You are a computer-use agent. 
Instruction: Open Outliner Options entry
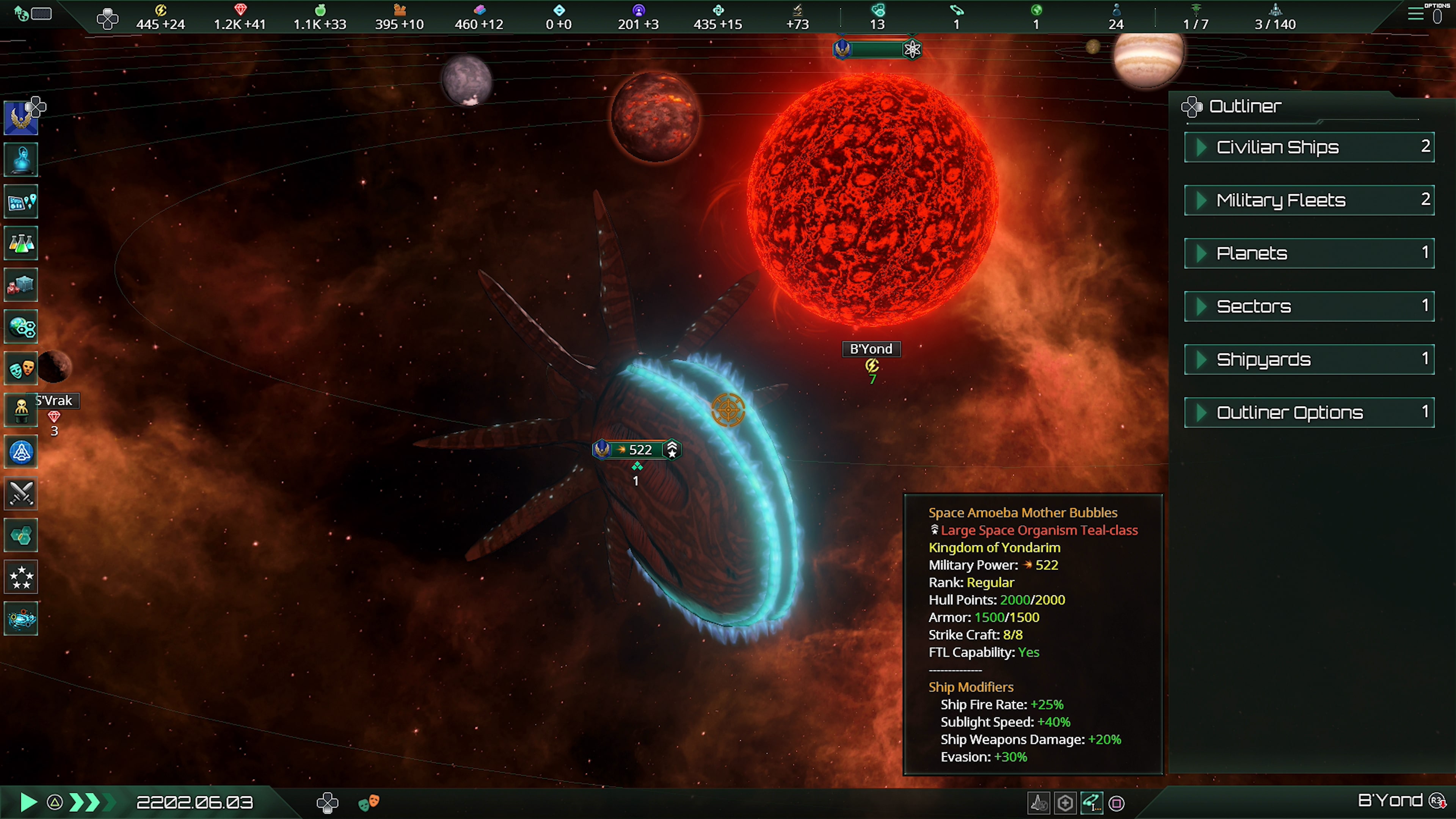click(1309, 413)
